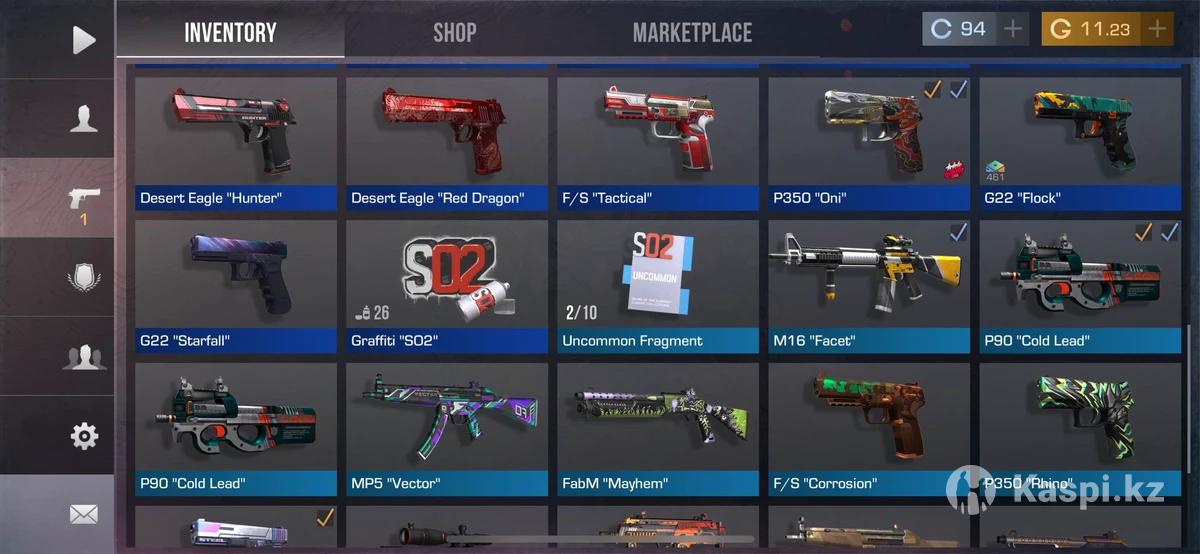Open the Marketplace tab
This screenshot has width=1200, height=554.
click(x=692, y=33)
